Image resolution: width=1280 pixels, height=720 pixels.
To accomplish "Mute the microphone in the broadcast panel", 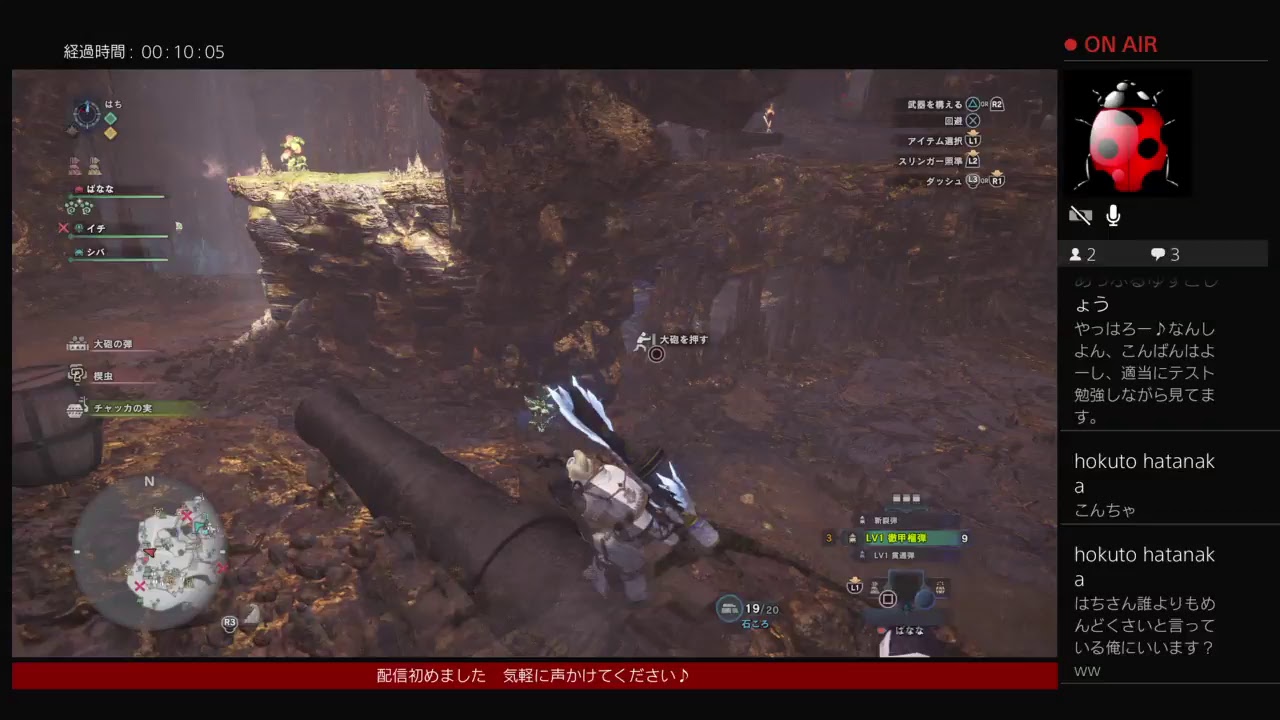I will [1113, 214].
